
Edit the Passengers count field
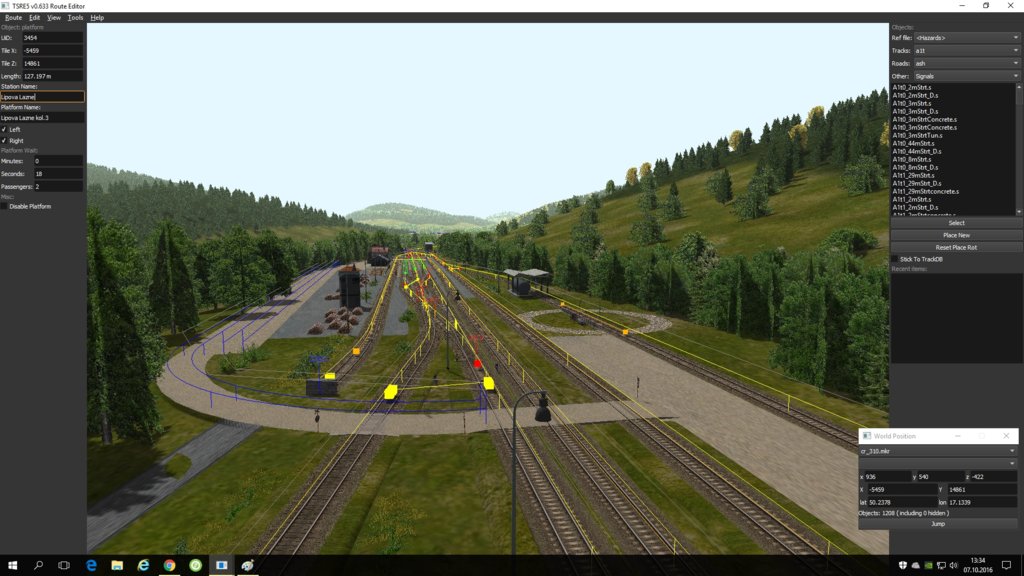(58, 187)
